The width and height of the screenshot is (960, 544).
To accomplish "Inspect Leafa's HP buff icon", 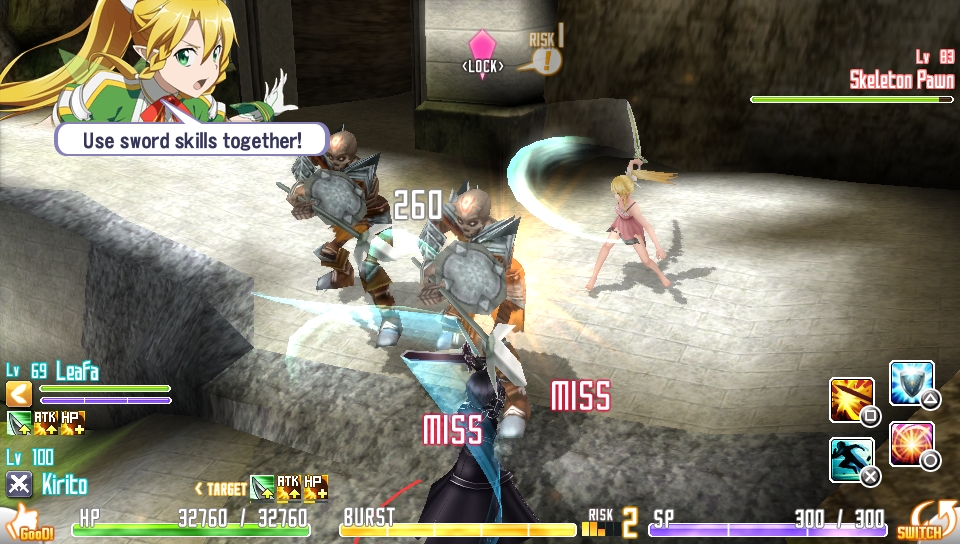I will click(72, 423).
